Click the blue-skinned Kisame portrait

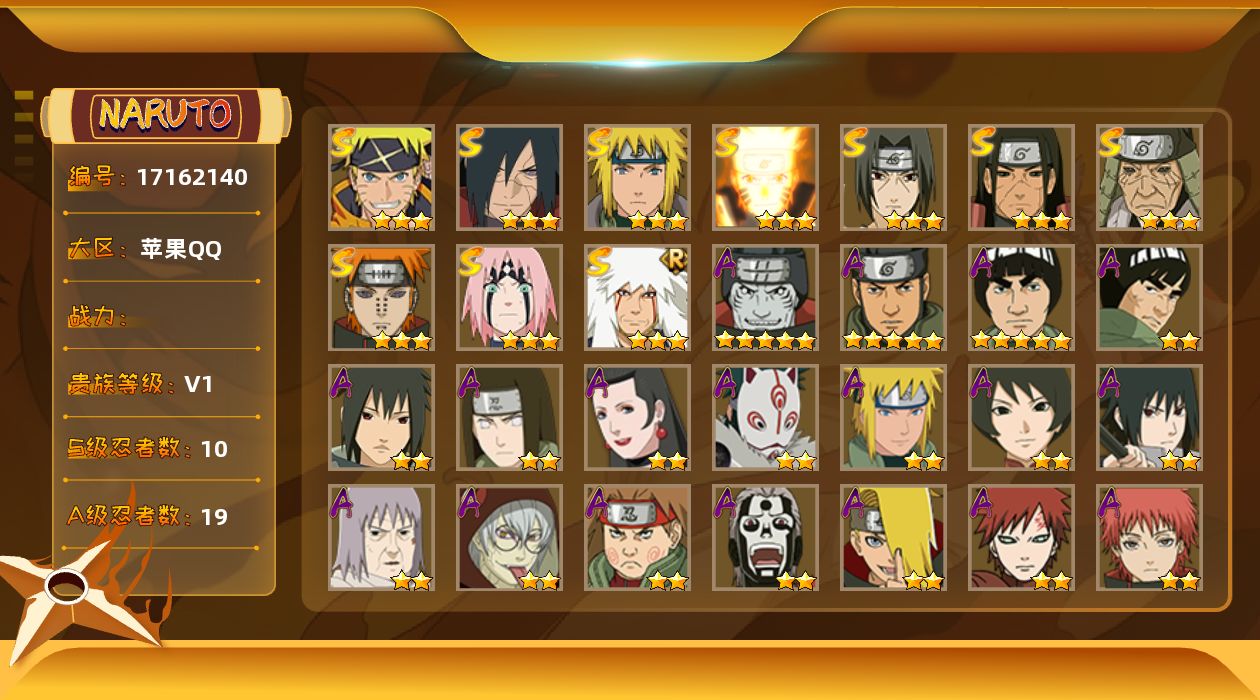pyautogui.click(x=765, y=297)
